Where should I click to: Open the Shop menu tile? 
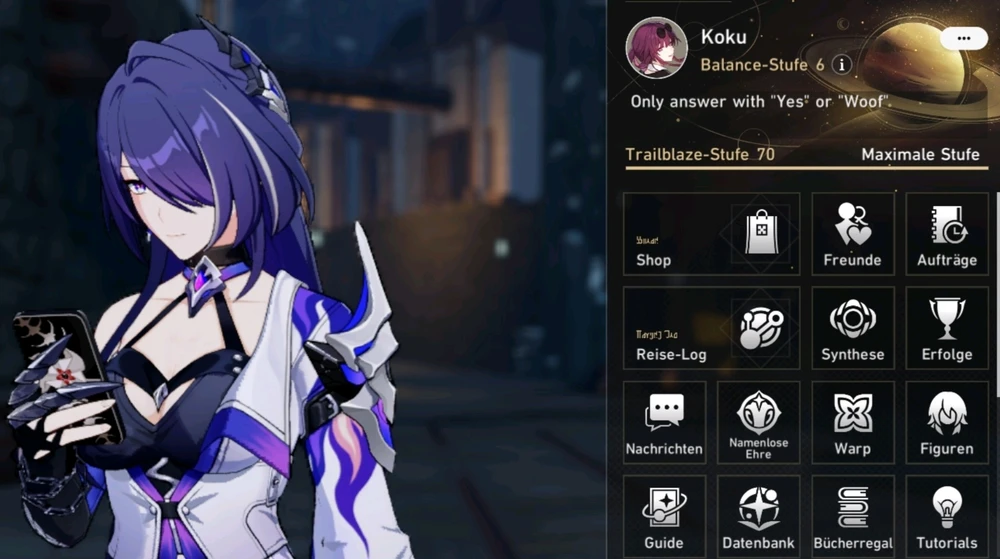tap(711, 233)
